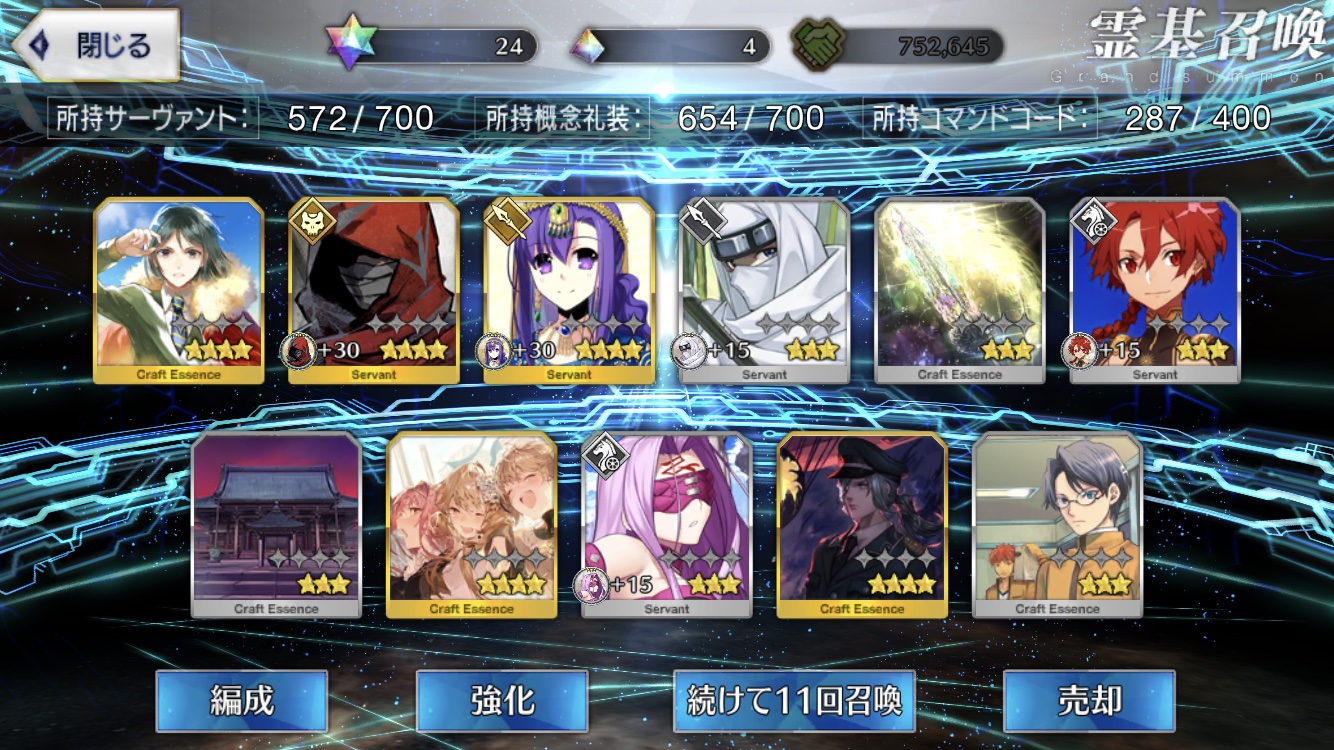
Task: Select the glowing crystal Craft Essence card
Action: [959, 290]
